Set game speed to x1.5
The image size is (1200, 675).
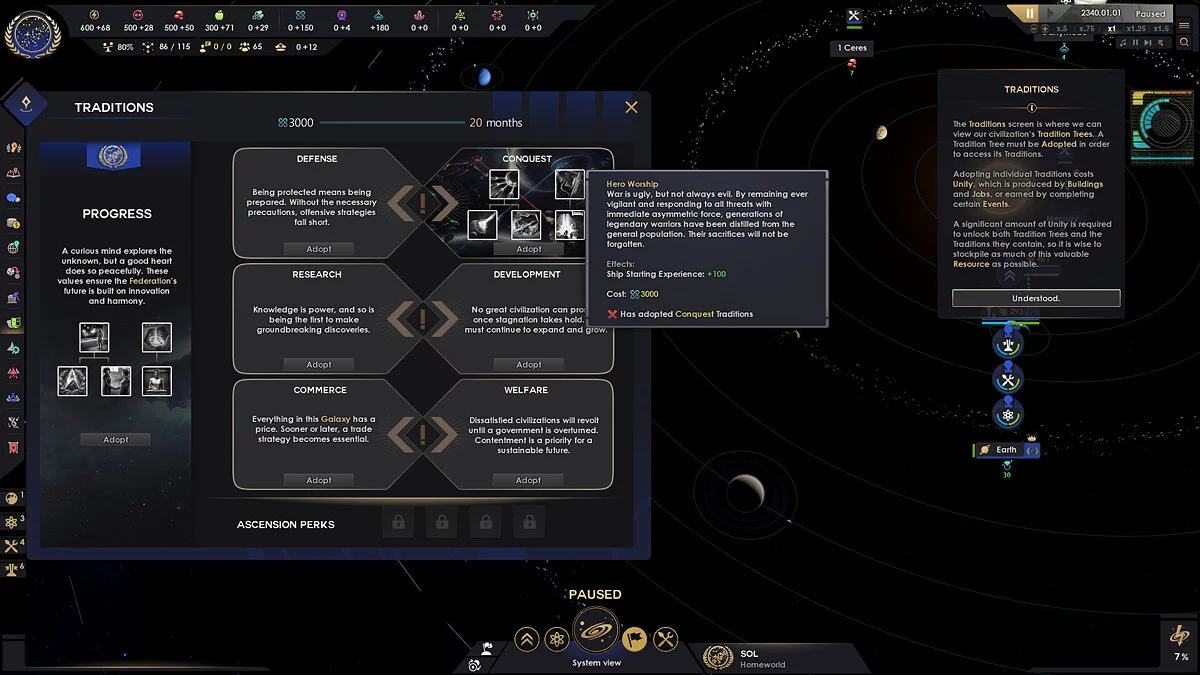(x=1160, y=29)
